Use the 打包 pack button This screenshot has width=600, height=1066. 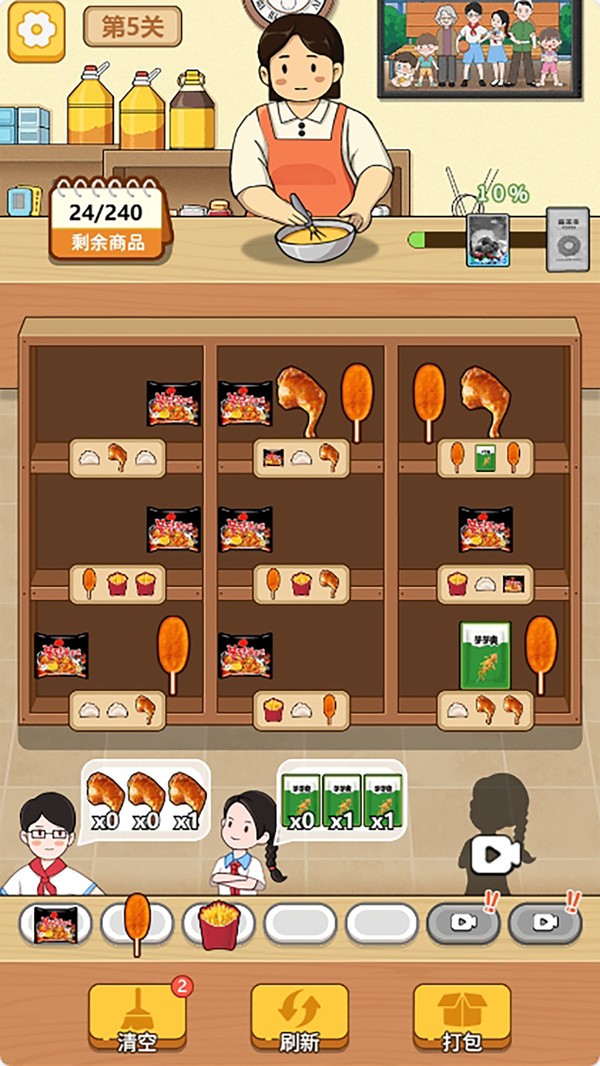point(462,1017)
